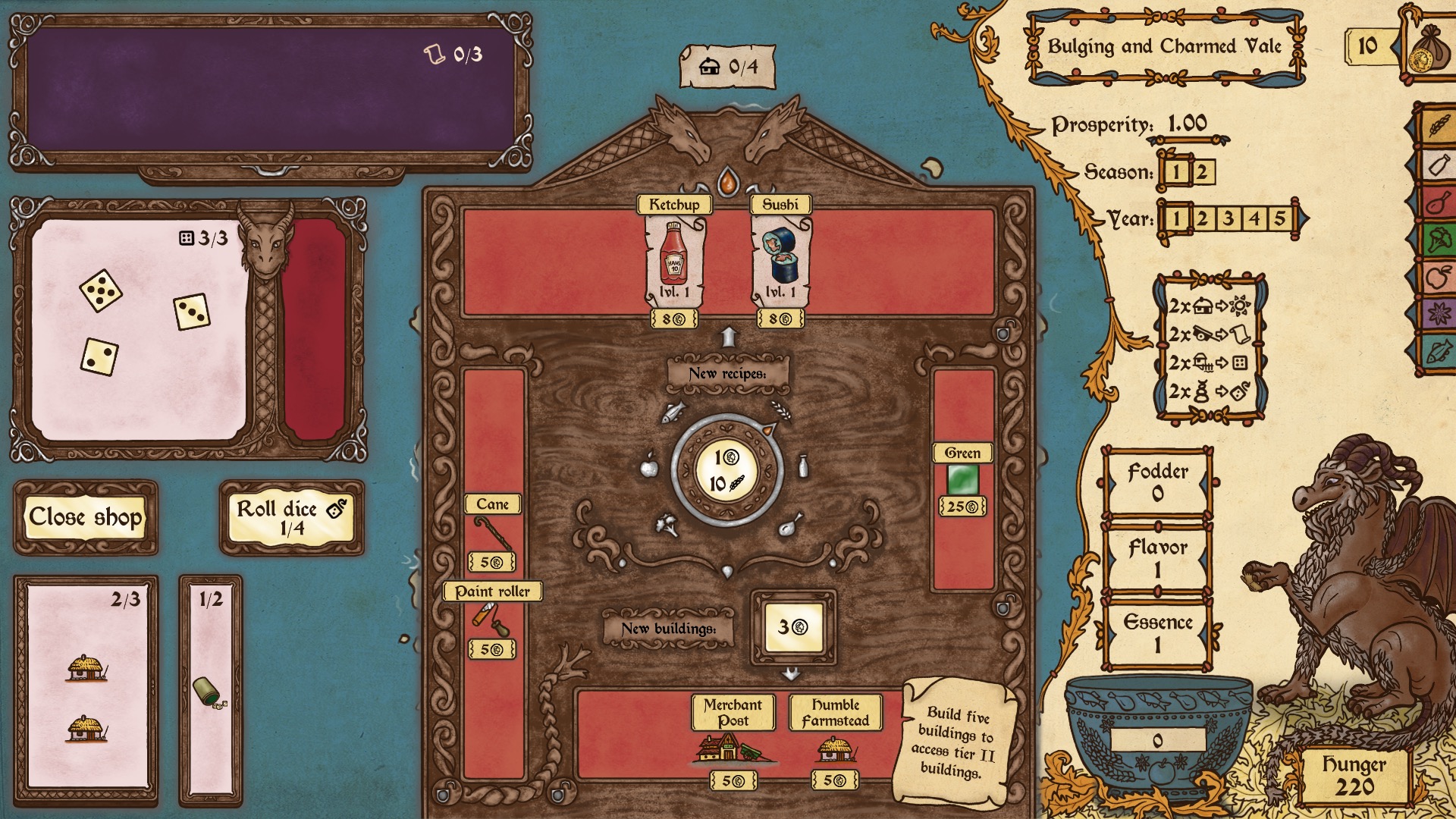Close the shop
The image size is (1456, 819).
point(86,517)
